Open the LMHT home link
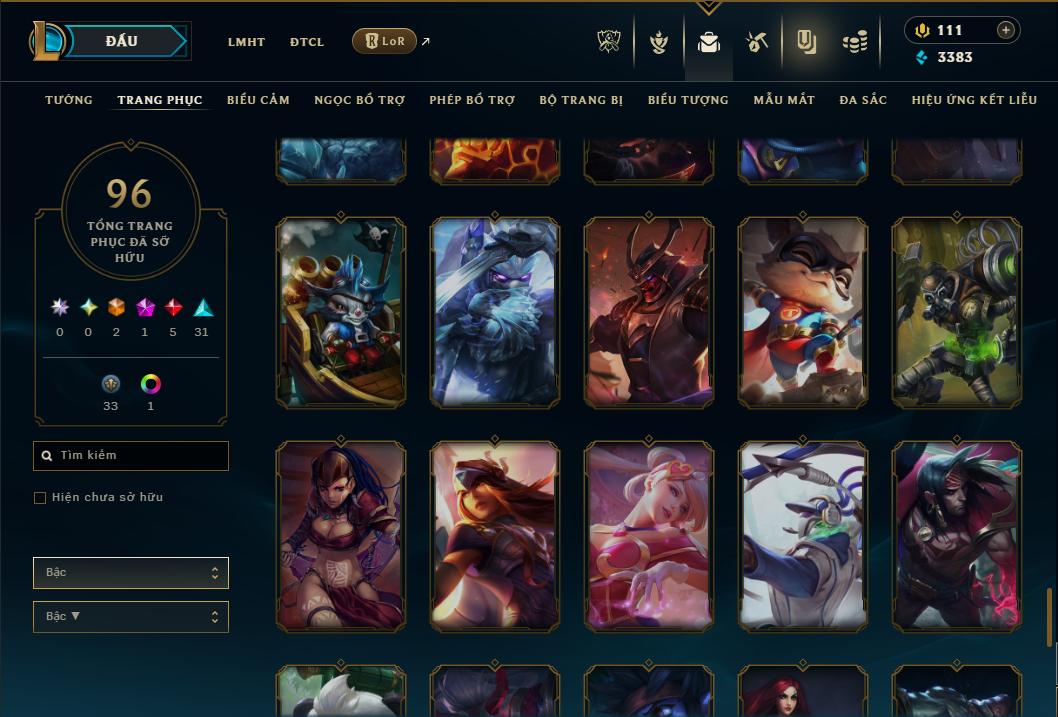The width and height of the screenshot is (1058, 717). [246, 42]
